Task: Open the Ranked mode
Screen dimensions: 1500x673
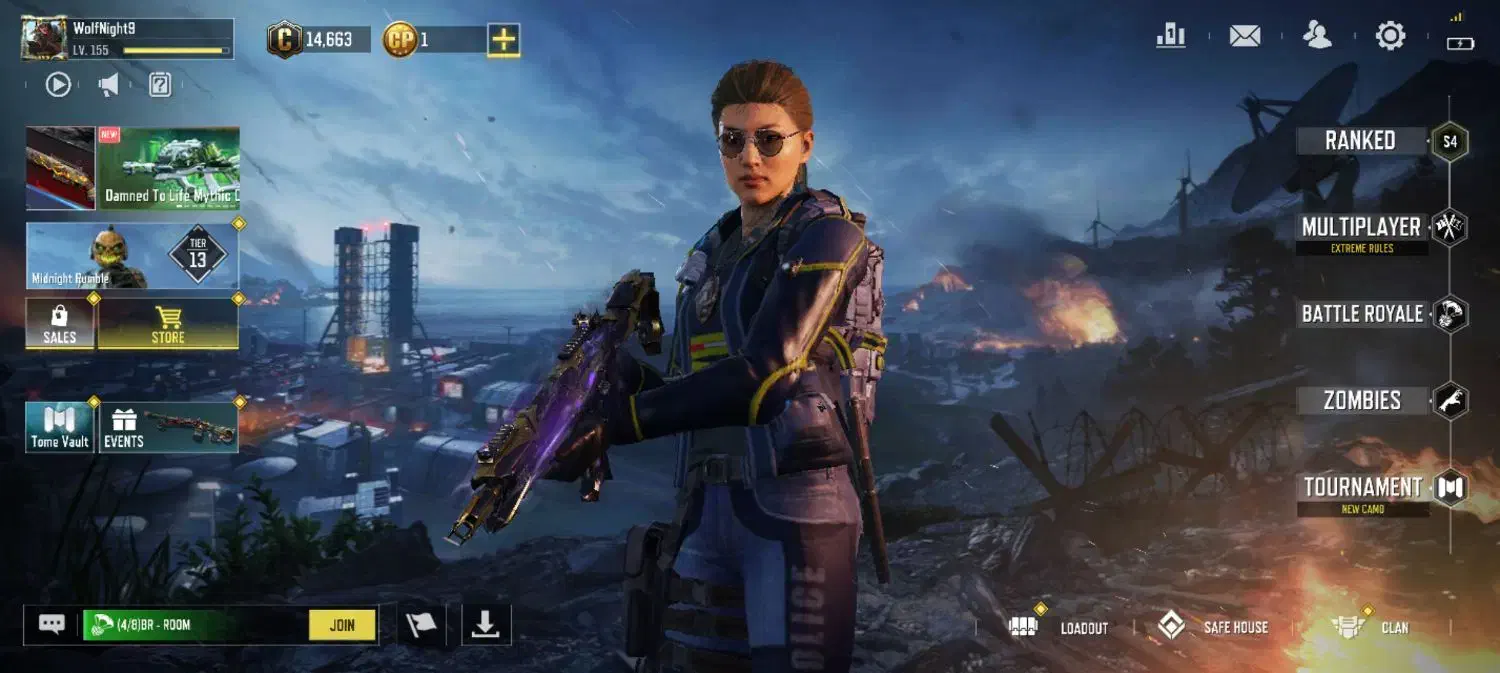Action: [1360, 141]
